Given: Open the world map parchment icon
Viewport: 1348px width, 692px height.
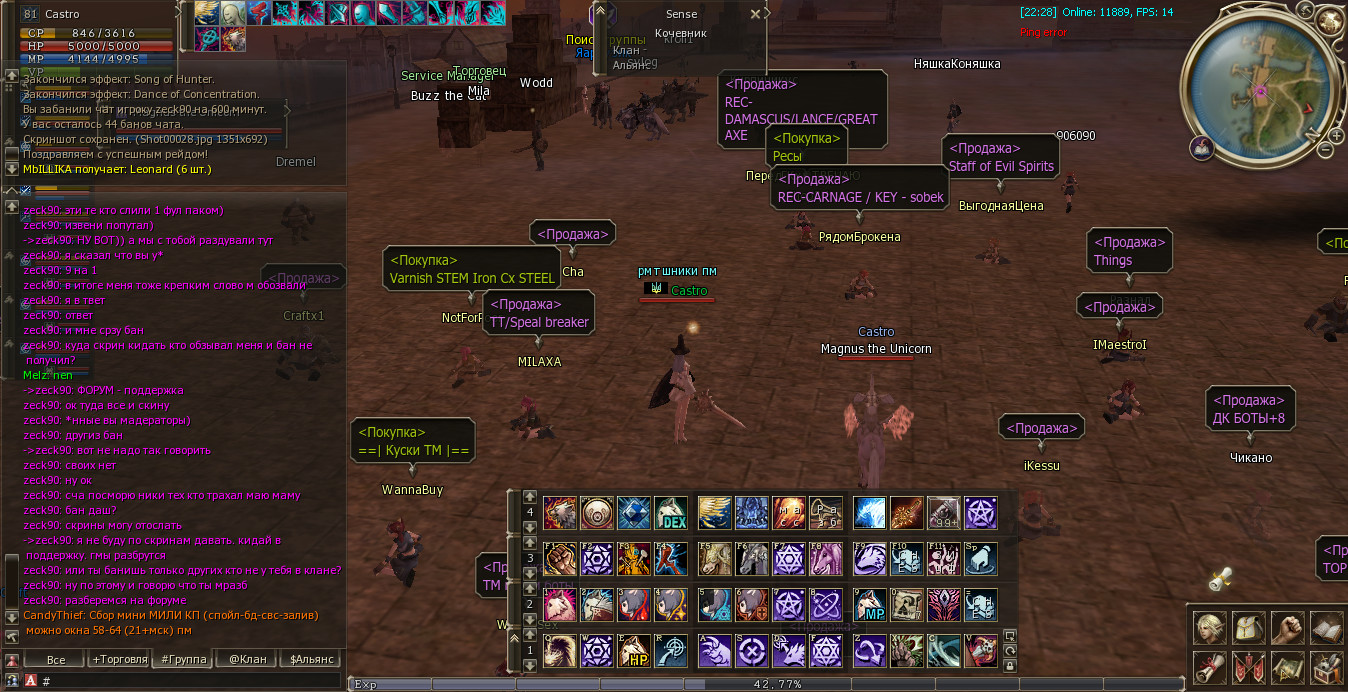Looking at the screenshot, I should pyautogui.click(x=1288, y=667).
